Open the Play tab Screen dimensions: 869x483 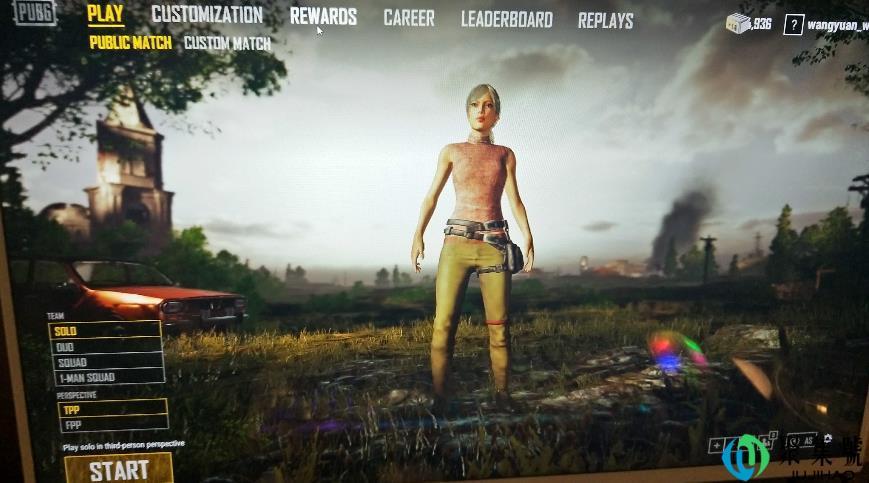(105, 15)
